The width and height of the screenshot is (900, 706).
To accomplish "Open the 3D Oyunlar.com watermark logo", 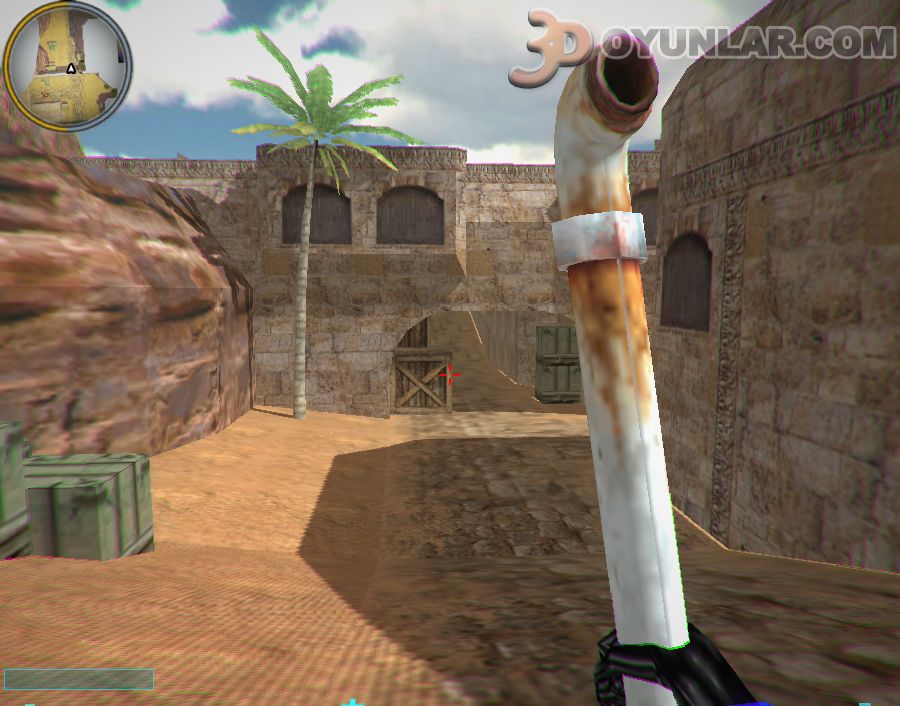I will click(700, 45).
